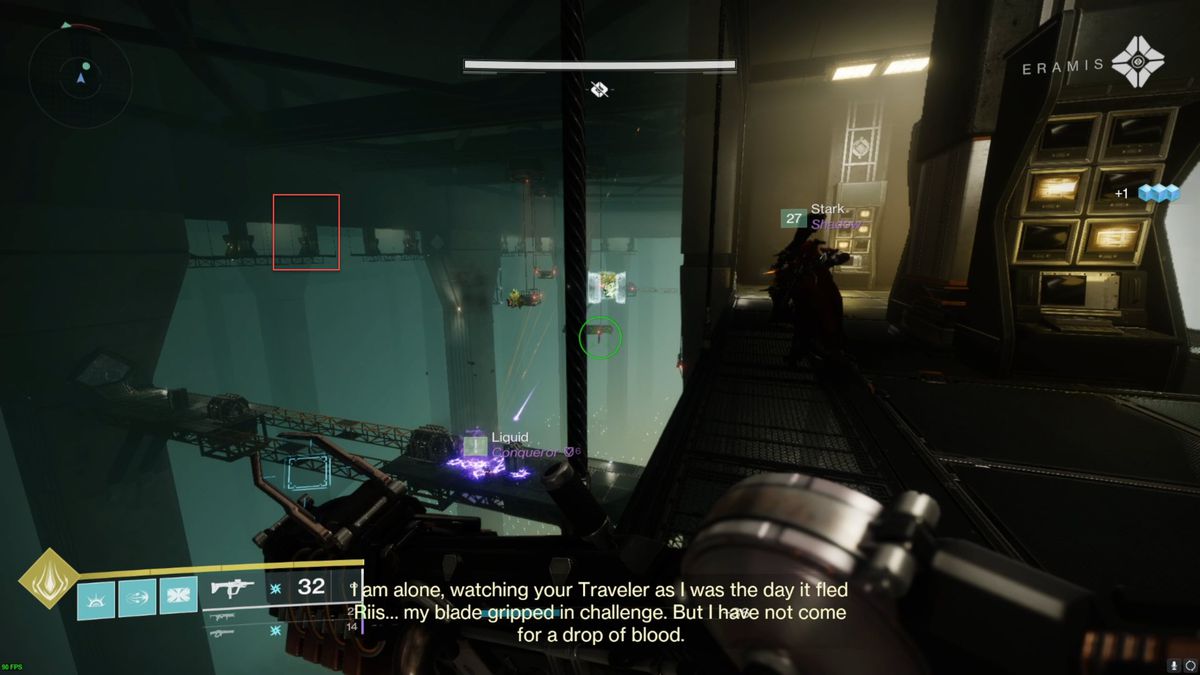Trigger the melee ability with the projectile icon

[137, 598]
